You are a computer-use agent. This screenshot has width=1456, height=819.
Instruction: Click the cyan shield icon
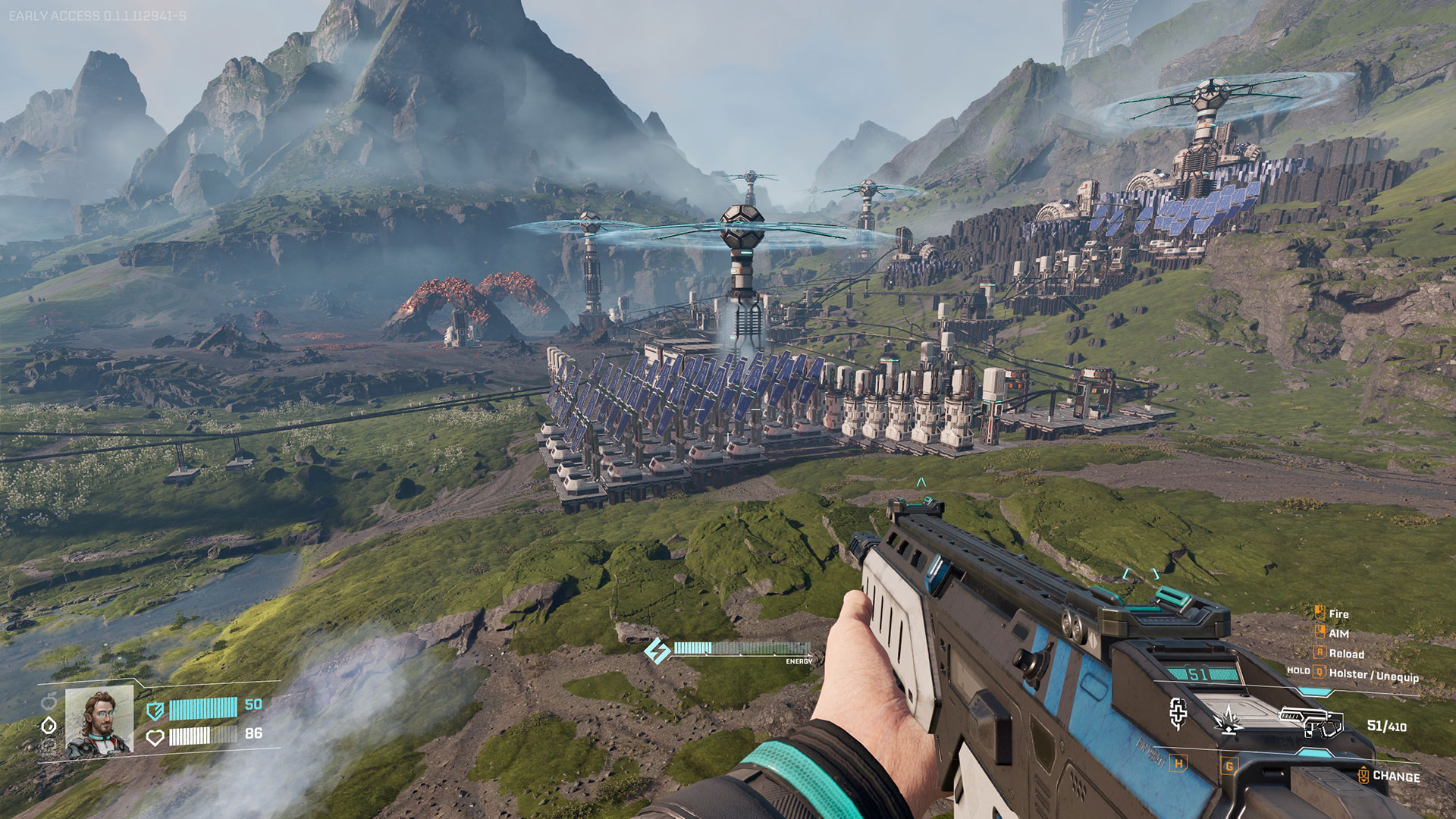[155, 710]
